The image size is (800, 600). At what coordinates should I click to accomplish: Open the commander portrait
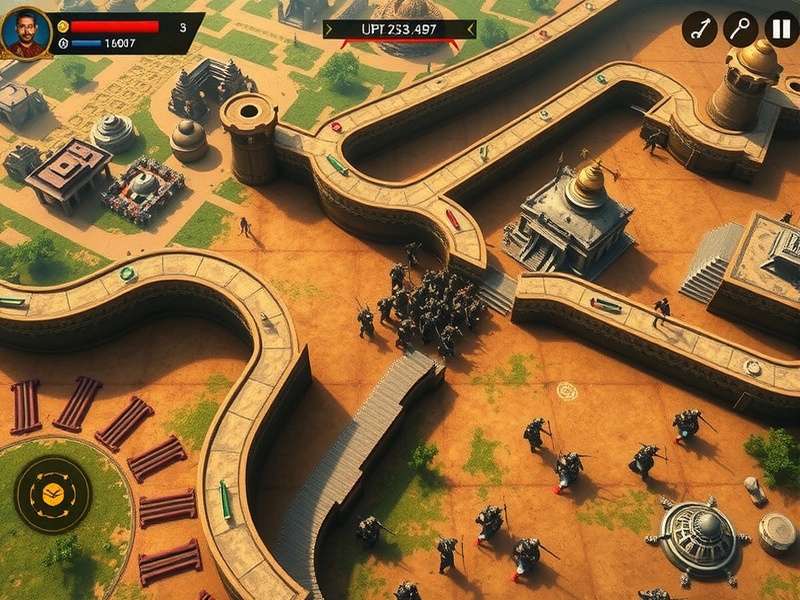click(27, 33)
